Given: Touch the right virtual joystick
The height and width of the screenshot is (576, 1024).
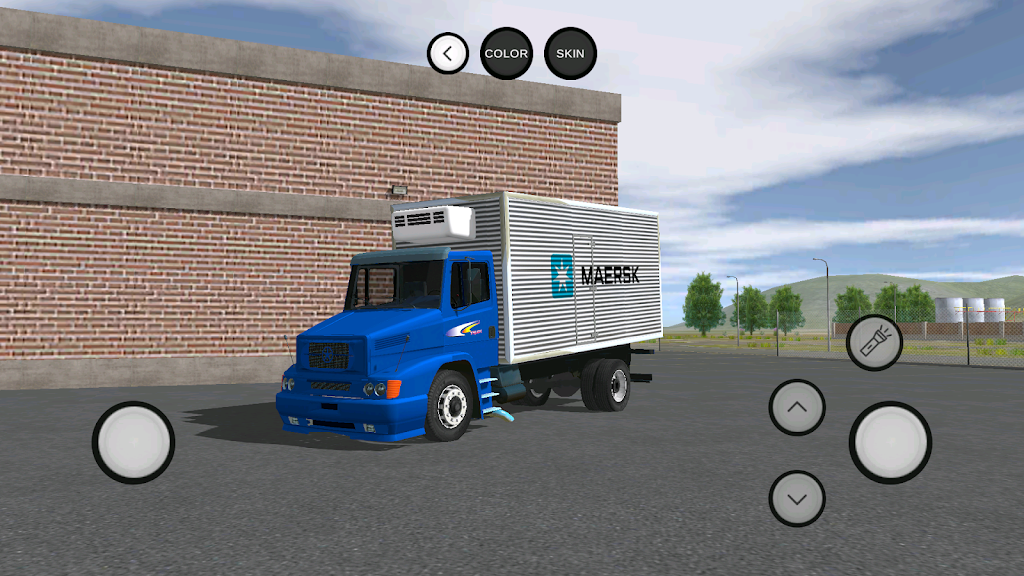Looking at the screenshot, I should coord(890,442).
